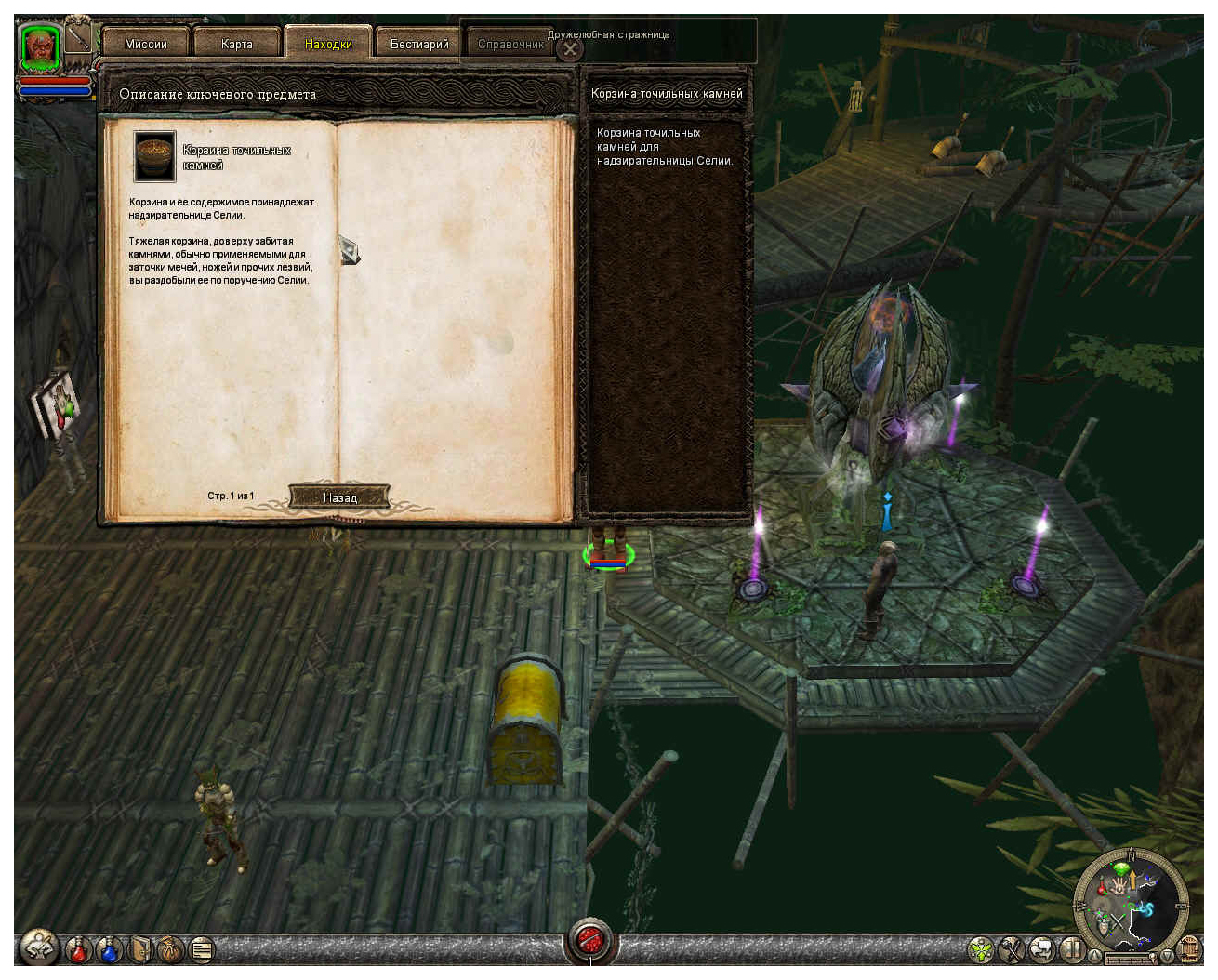Open the door icon in the bottom bar

140,949
